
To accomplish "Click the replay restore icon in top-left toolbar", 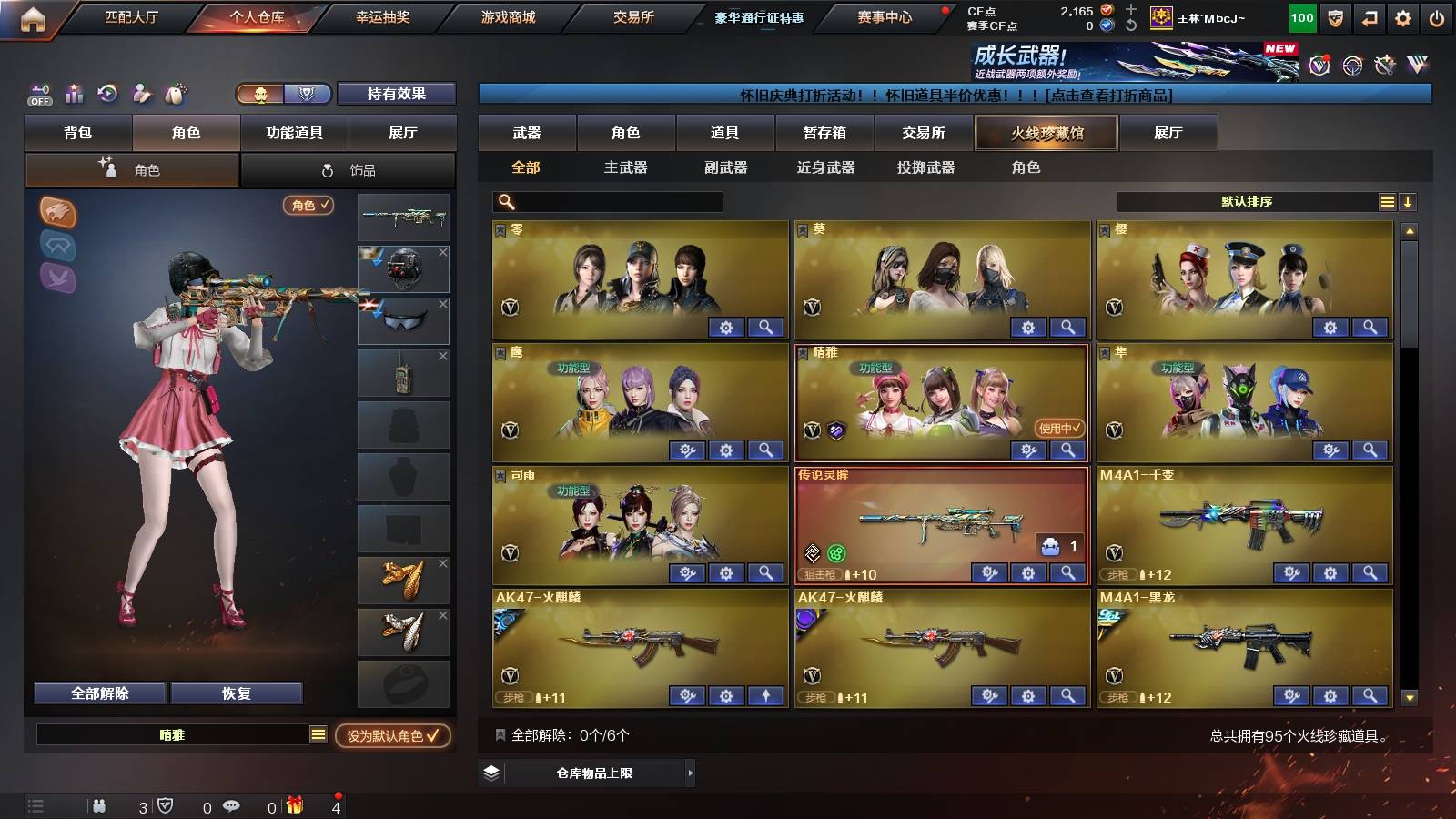I will [107, 94].
